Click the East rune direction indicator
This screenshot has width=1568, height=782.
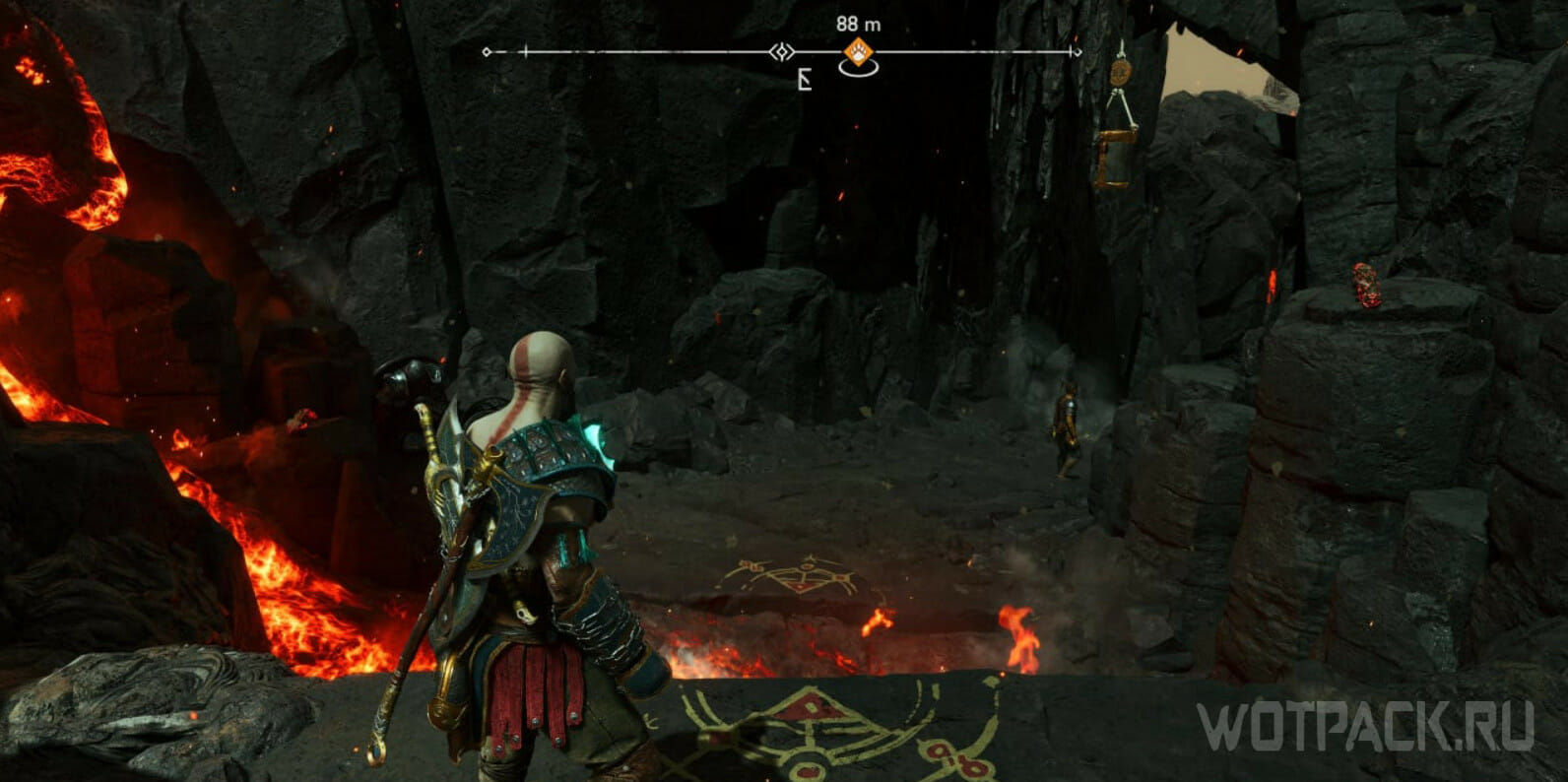(805, 81)
